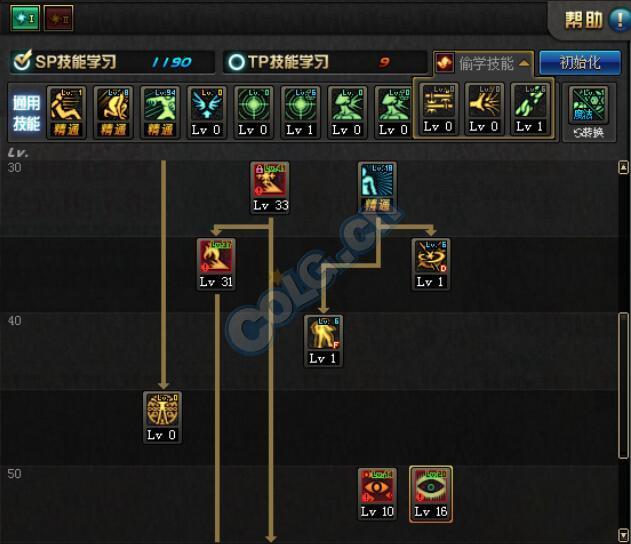The width and height of the screenshot is (631, 544).
Task: Select the yellow figure skill marked F
Action: click(x=323, y=338)
